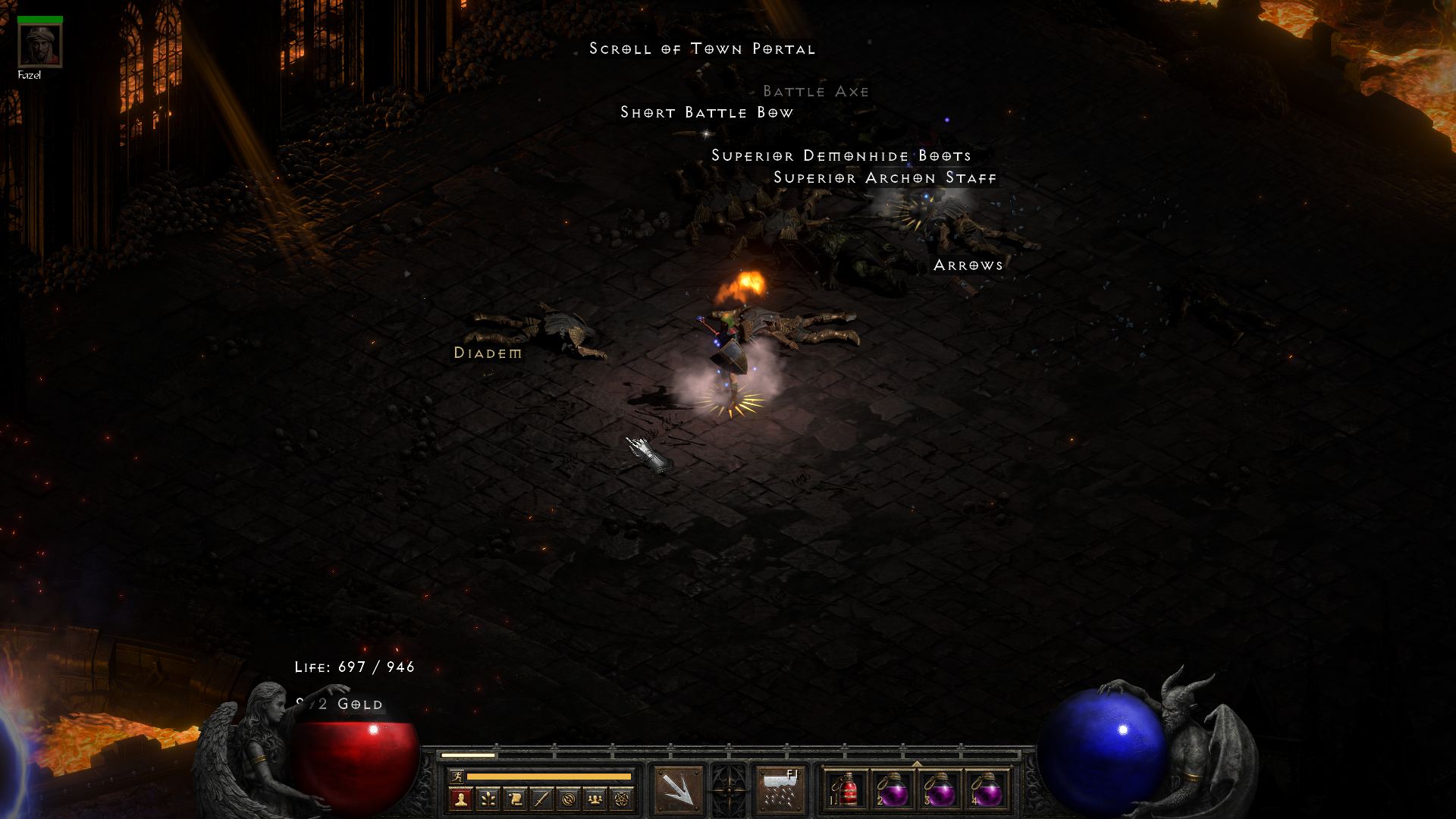Open the party screen people icon
1456x819 pixels.
point(595,799)
